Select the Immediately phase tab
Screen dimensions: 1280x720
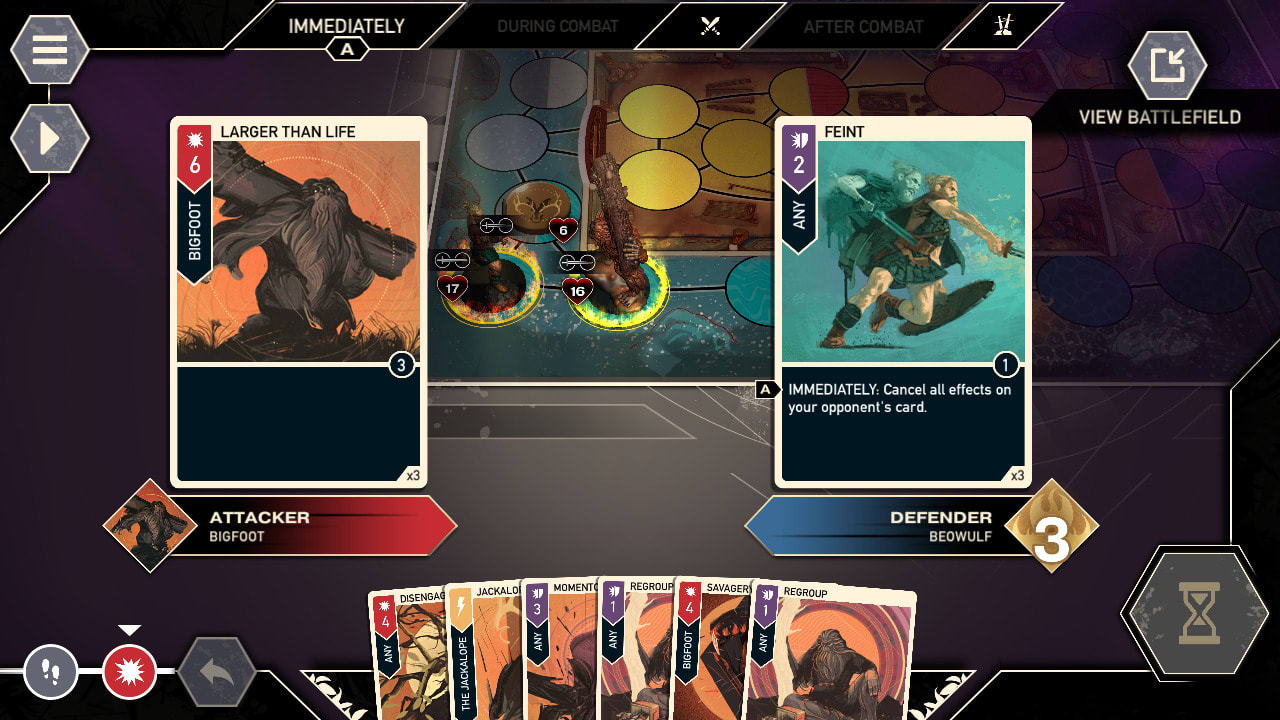click(x=345, y=27)
